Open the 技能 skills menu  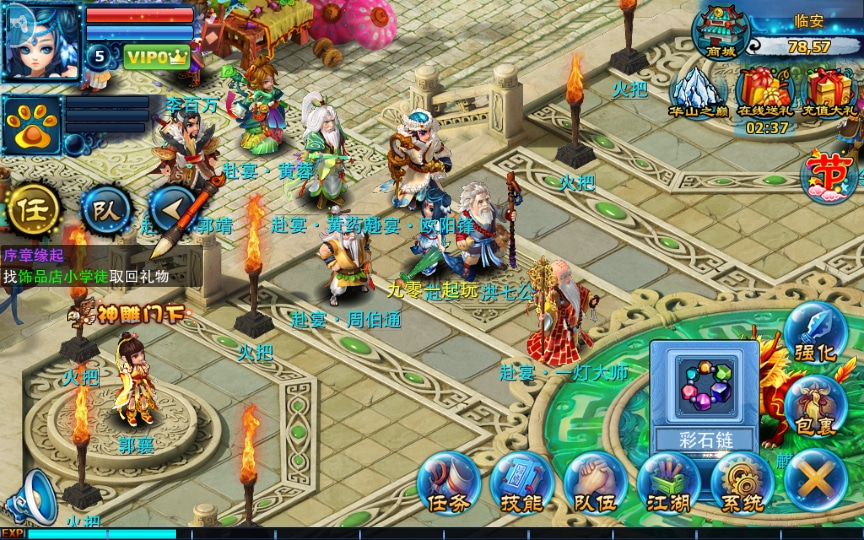click(521, 484)
